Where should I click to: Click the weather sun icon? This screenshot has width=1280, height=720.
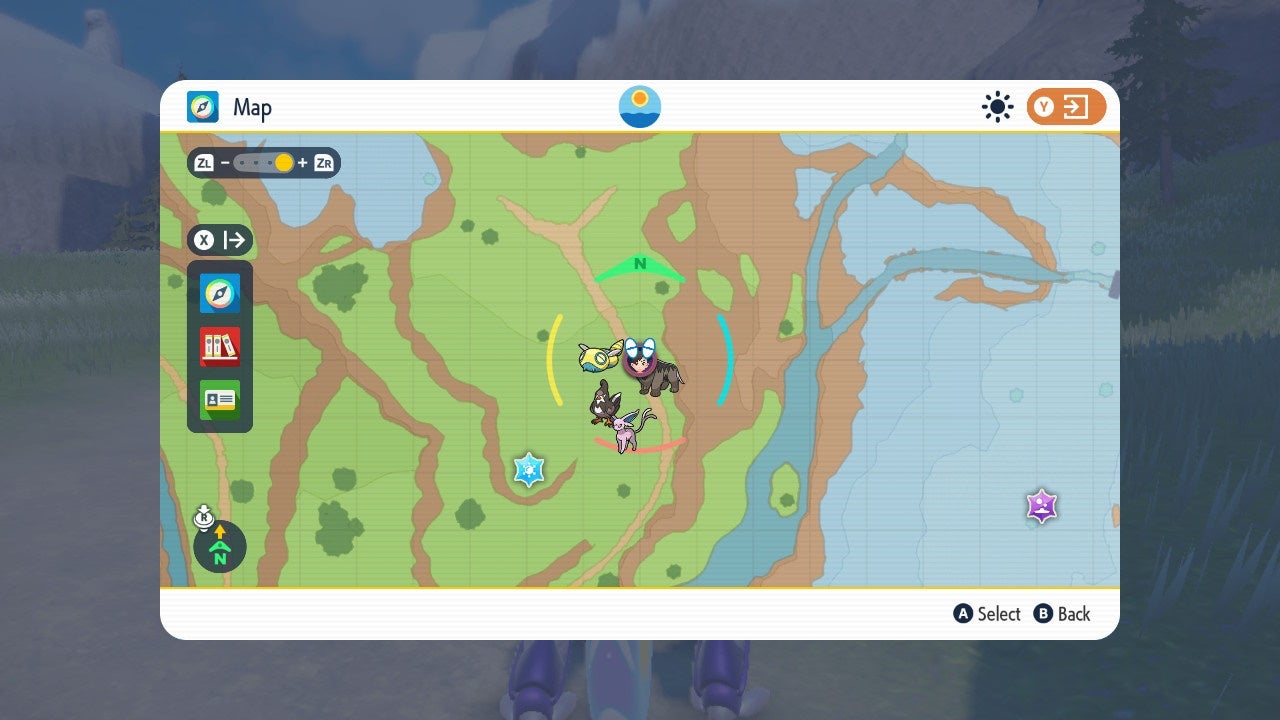coord(997,106)
